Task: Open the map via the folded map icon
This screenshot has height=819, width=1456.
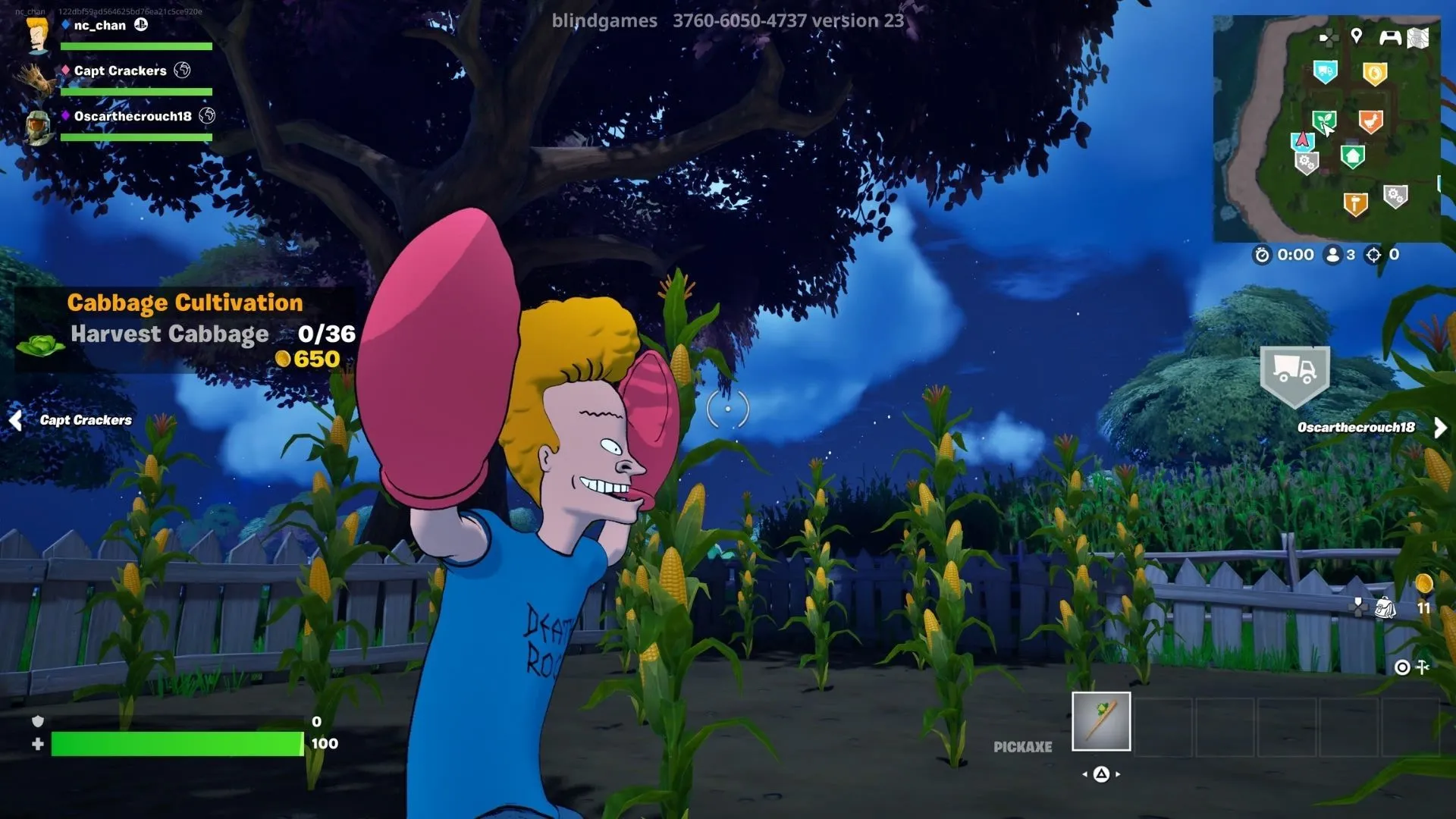Action: pyautogui.click(x=1417, y=39)
